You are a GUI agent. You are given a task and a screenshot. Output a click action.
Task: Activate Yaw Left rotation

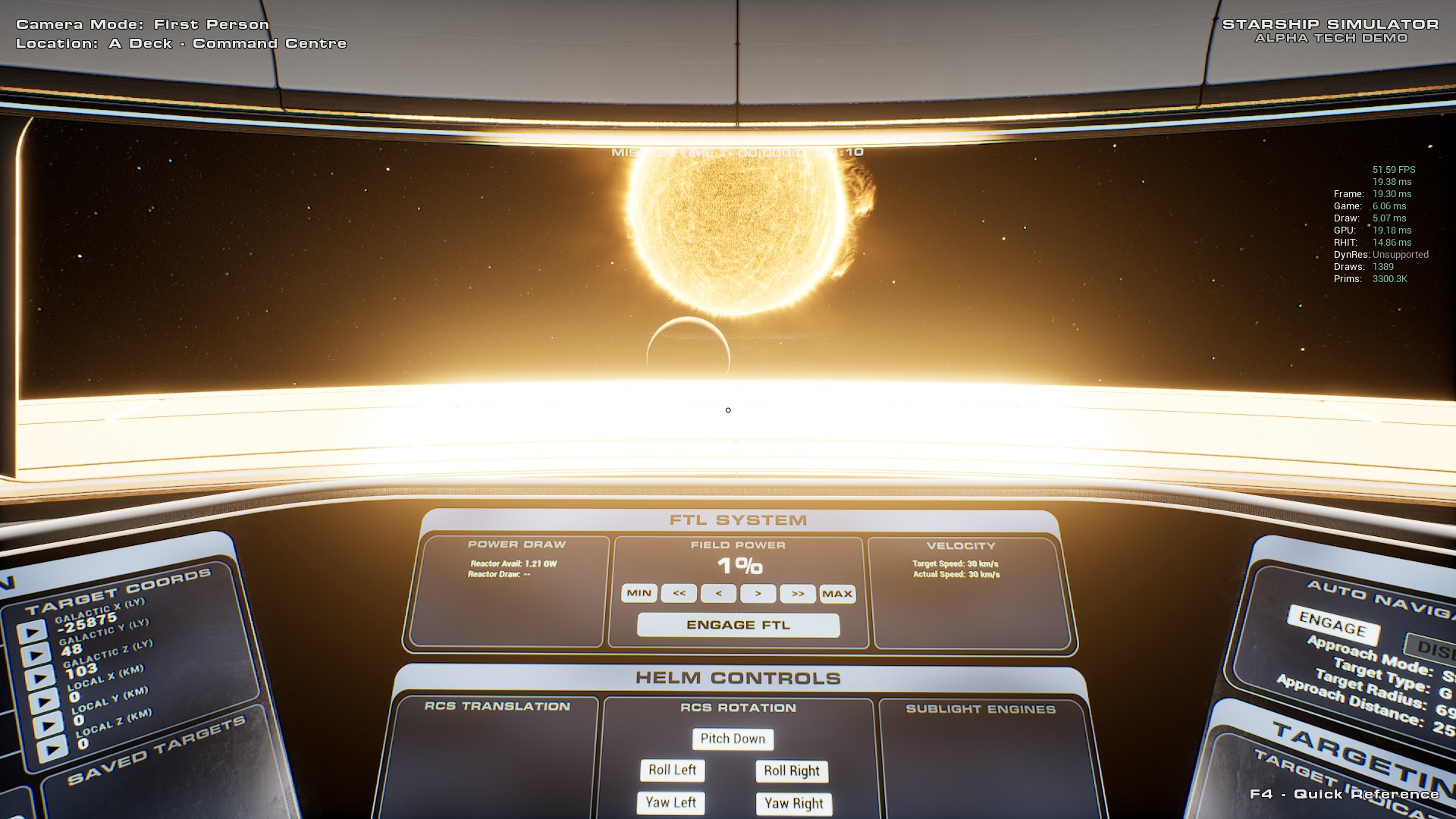point(671,802)
